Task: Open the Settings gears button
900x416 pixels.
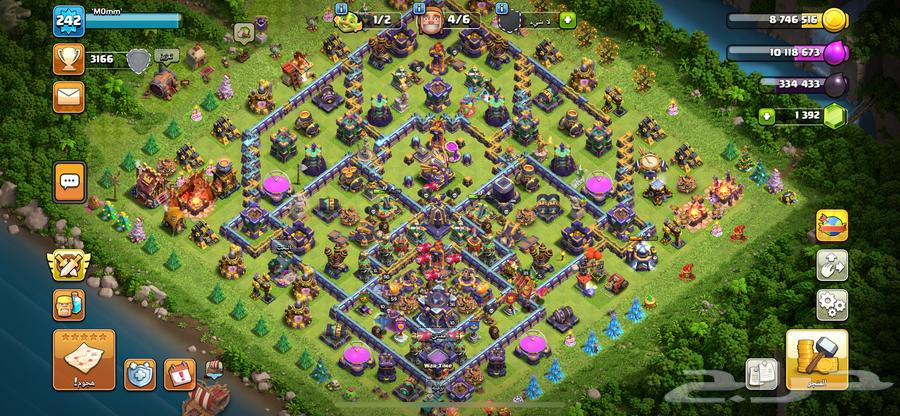Action: coord(831,304)
